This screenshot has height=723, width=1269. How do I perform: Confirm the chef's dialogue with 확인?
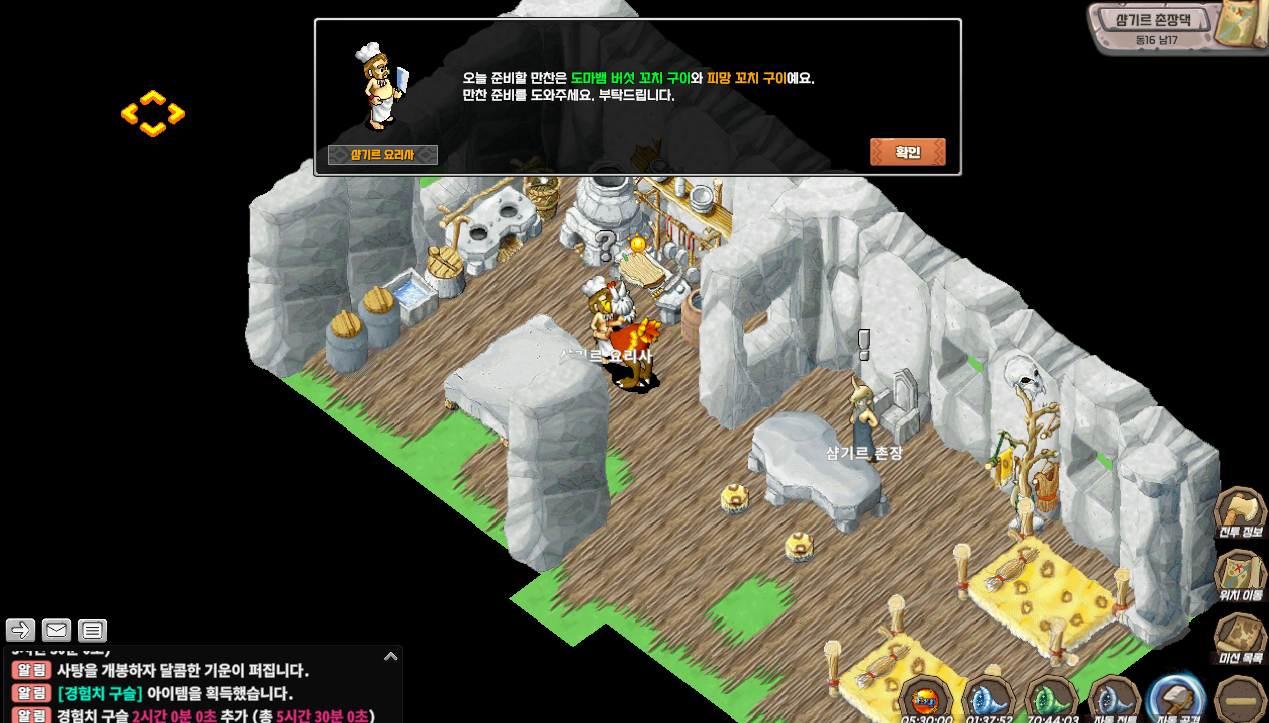907,152
